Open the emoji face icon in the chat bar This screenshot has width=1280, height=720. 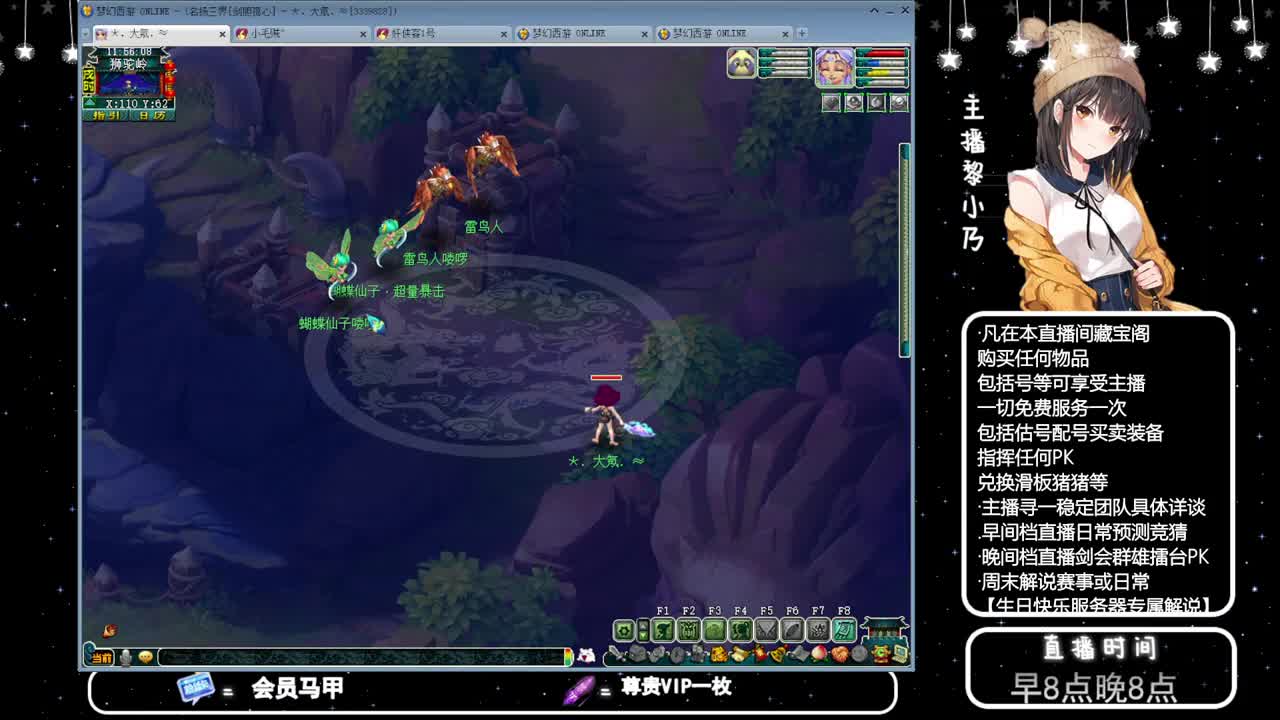click(x=145, y=655)
